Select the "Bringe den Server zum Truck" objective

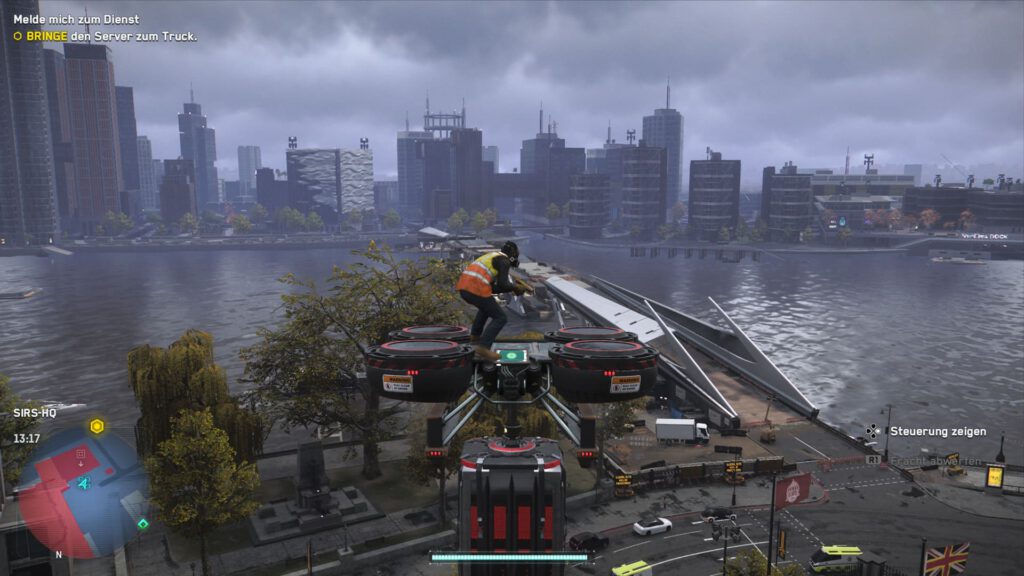[x=111, y=36]
